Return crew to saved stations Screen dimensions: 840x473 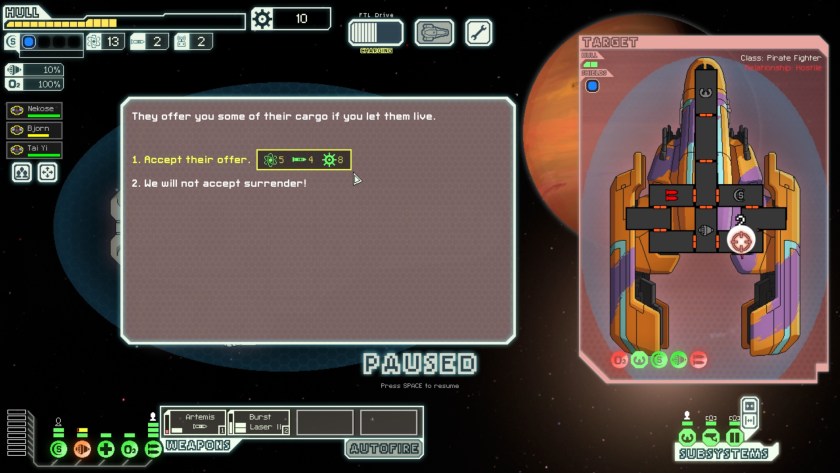click(x=47, y=172)
